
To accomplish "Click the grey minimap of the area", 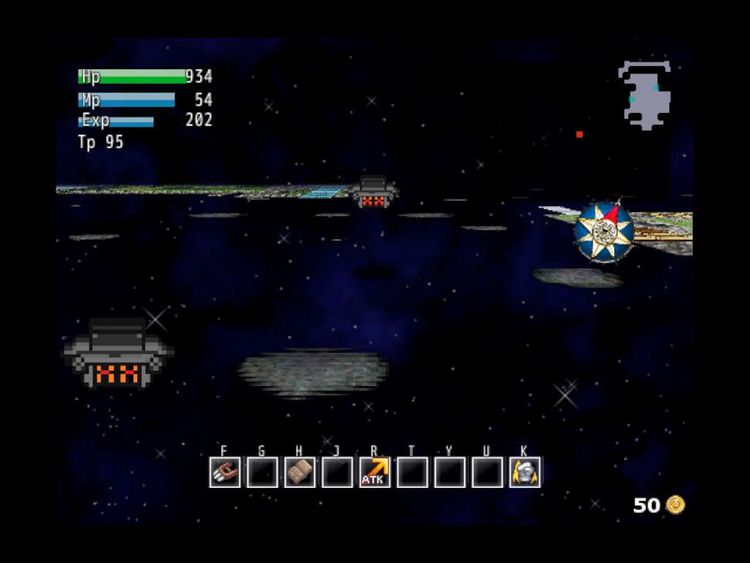I will 644,95.
